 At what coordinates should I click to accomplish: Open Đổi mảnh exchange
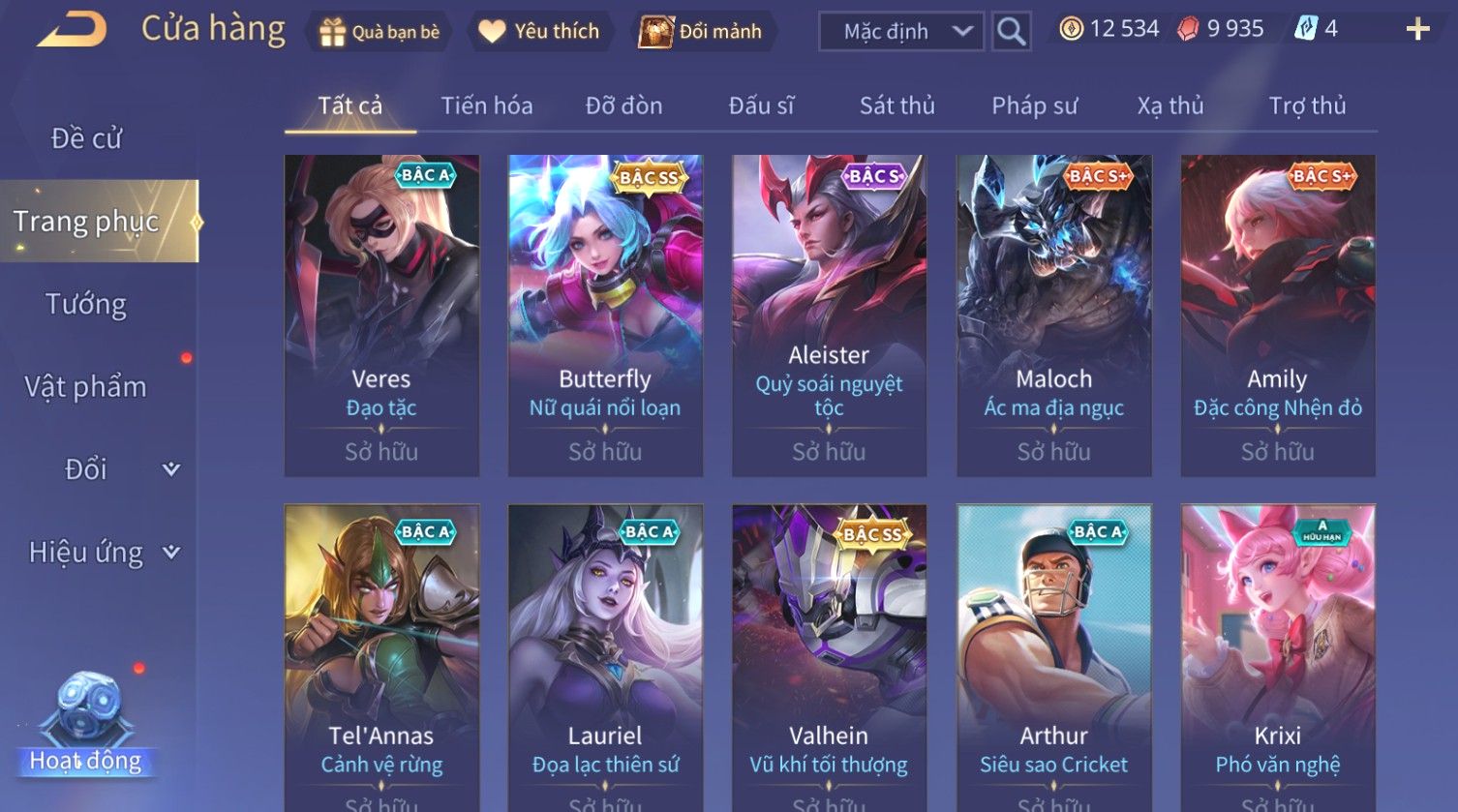tap(701, 32)
